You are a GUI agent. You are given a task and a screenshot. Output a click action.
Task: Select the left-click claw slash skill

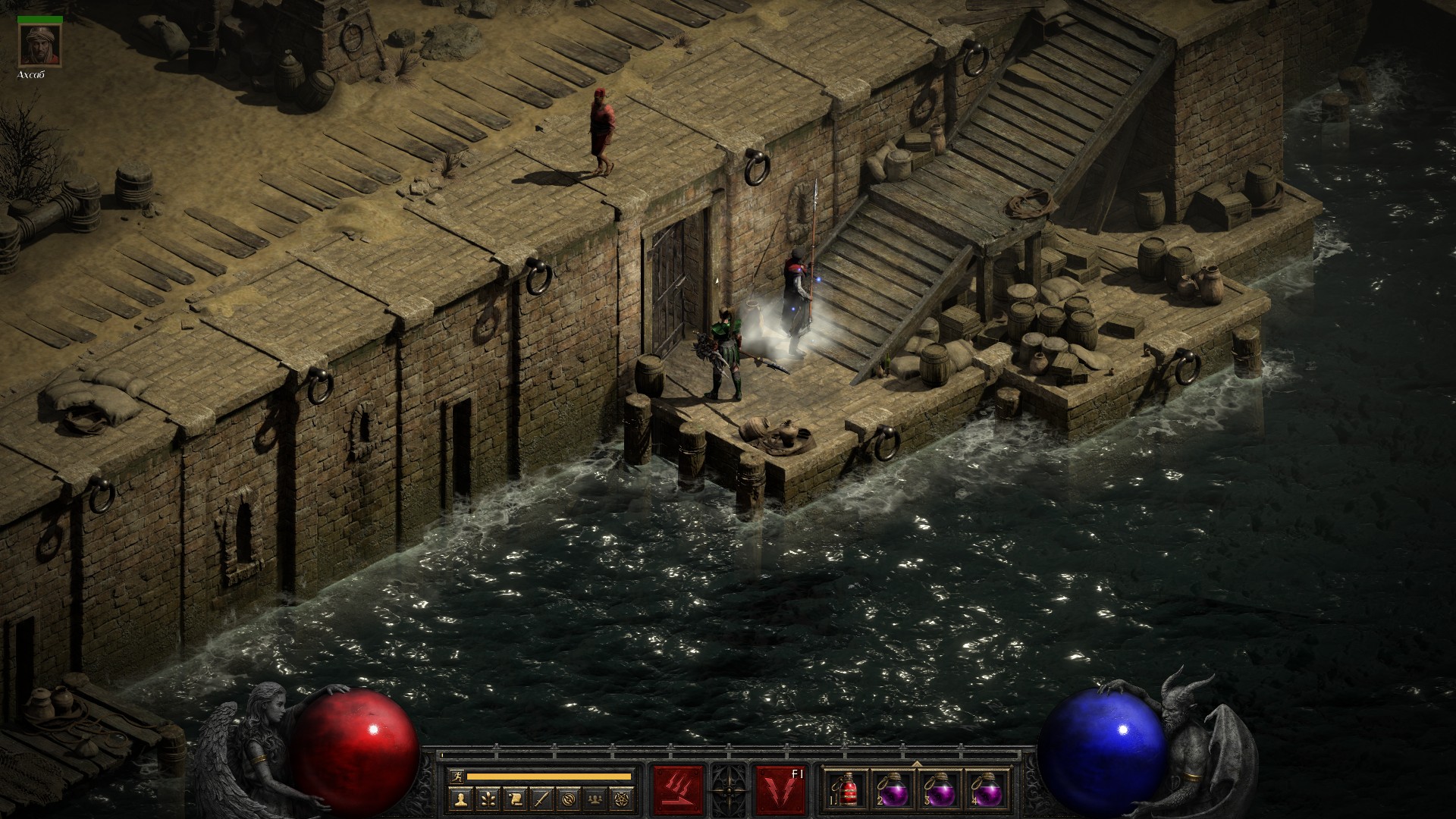point(678,790)
